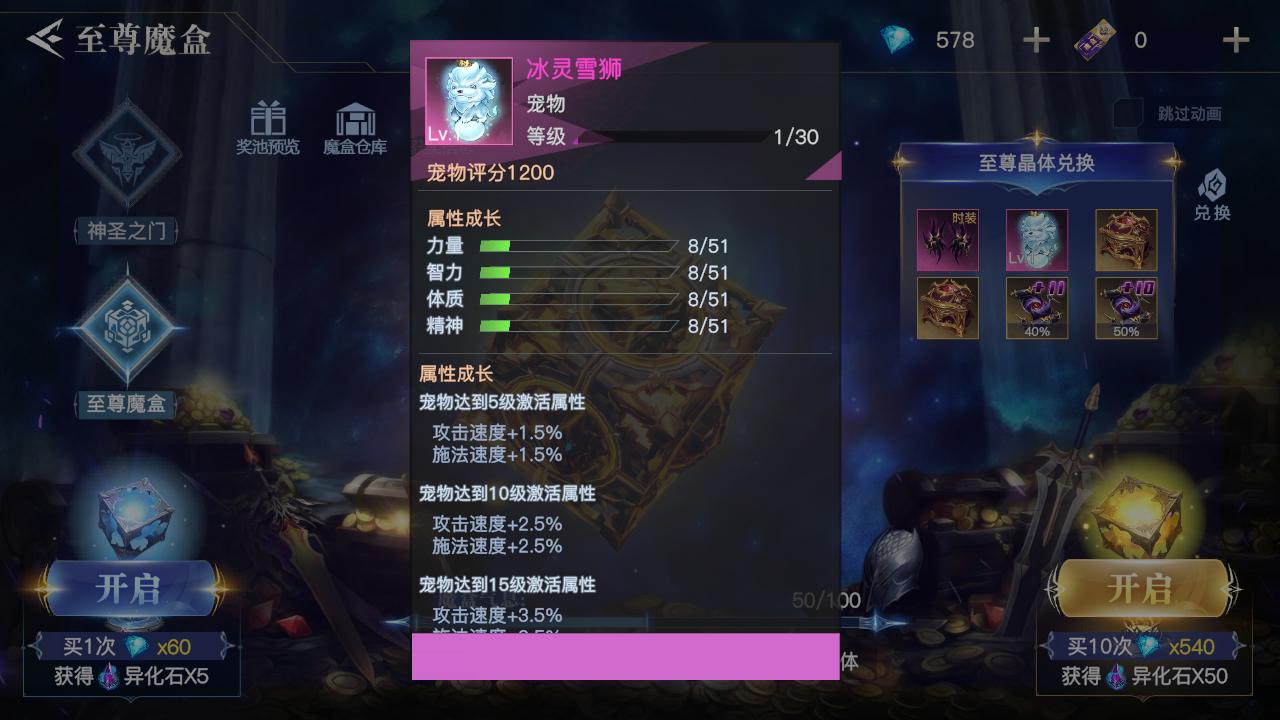Screen dimensions: 1280x720
Task: Switch to the 至尊魔盒 section
Action: click(126, 405)
